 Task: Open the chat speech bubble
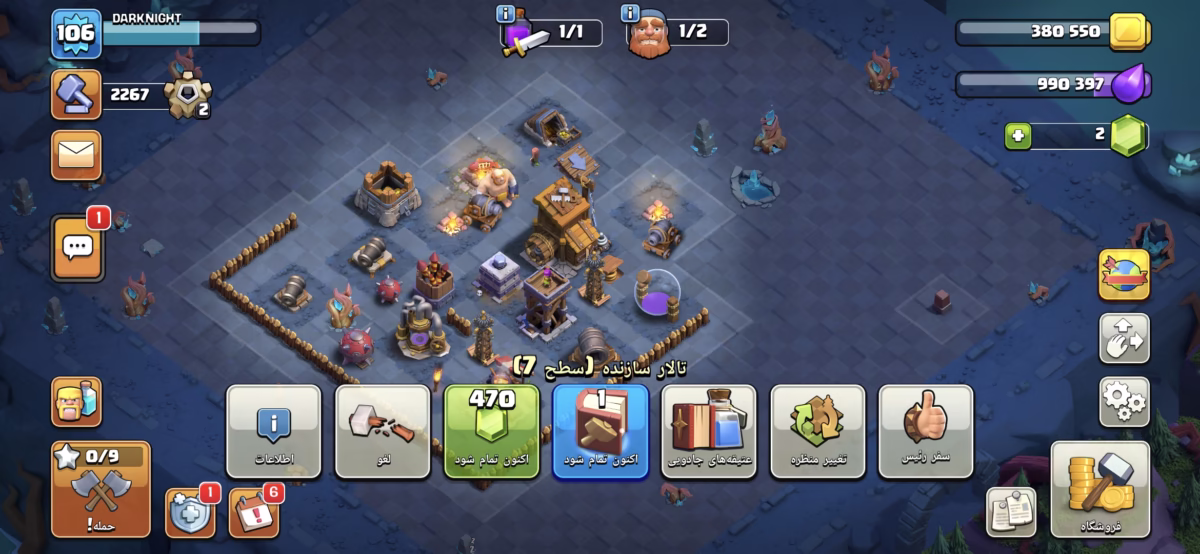click(76, 247)
